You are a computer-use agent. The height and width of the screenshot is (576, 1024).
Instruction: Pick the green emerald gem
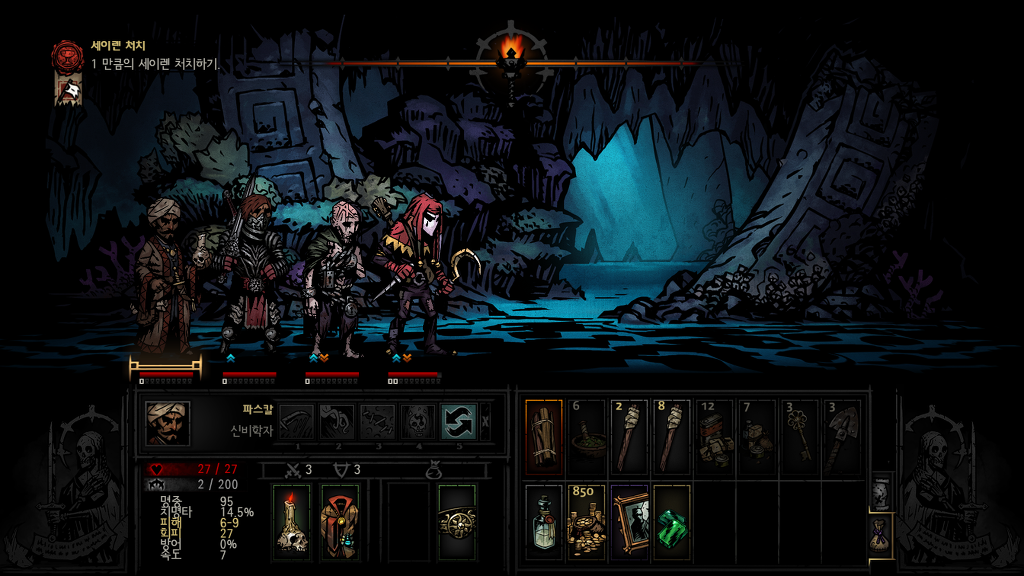tap(671, 522)
